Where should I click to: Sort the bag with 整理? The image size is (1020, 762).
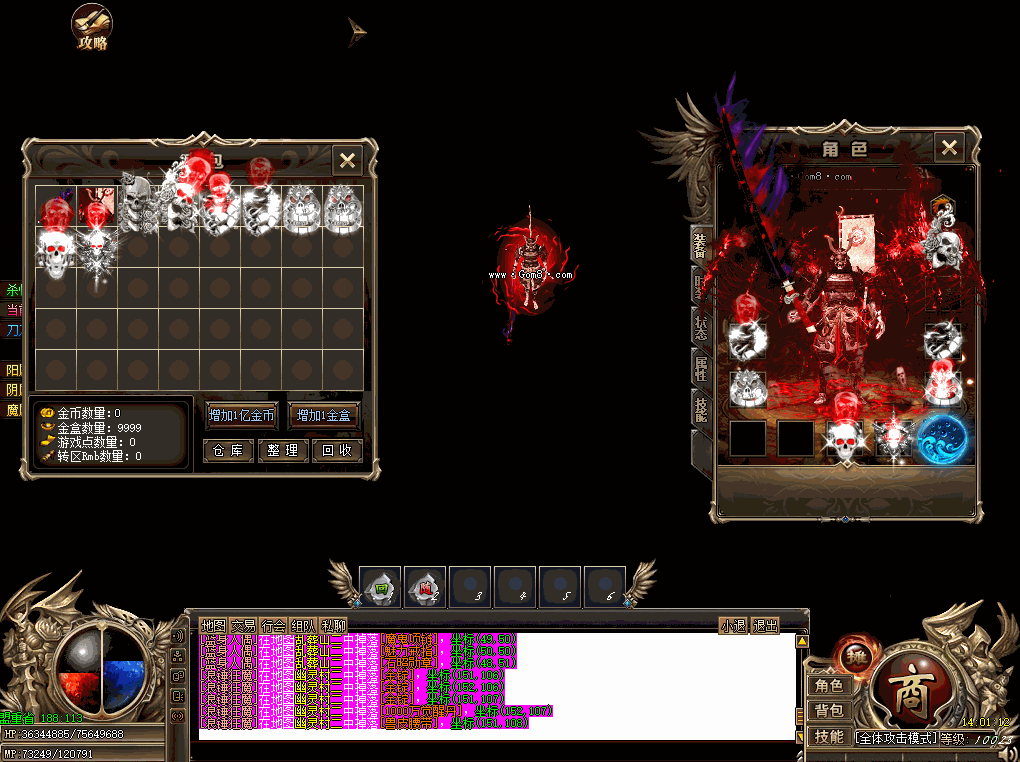coord(282,451)
